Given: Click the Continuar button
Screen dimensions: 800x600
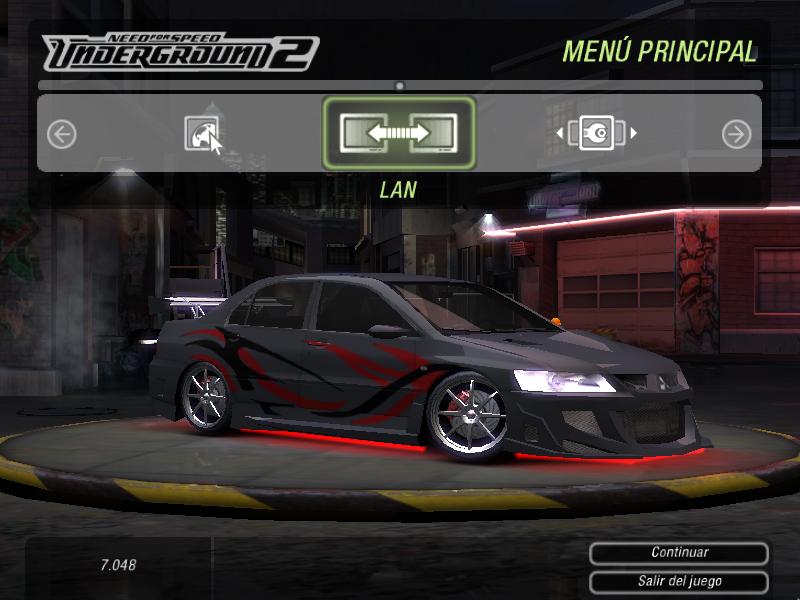Looking at the screenshot, I should click(679, 553).
